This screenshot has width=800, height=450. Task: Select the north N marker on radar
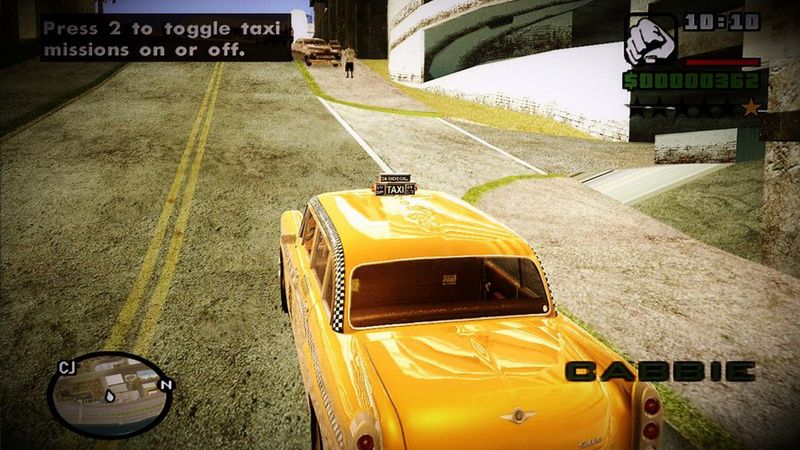[165, 384]
